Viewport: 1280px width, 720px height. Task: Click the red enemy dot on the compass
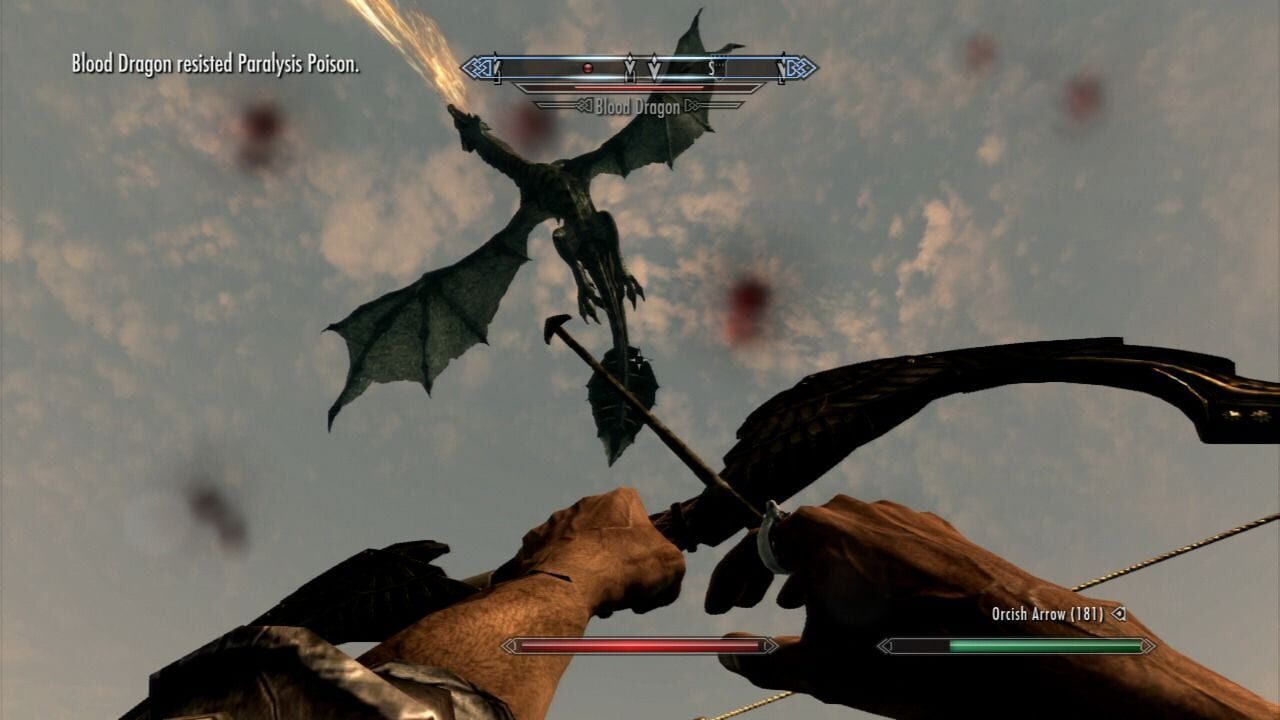(587, 68)
